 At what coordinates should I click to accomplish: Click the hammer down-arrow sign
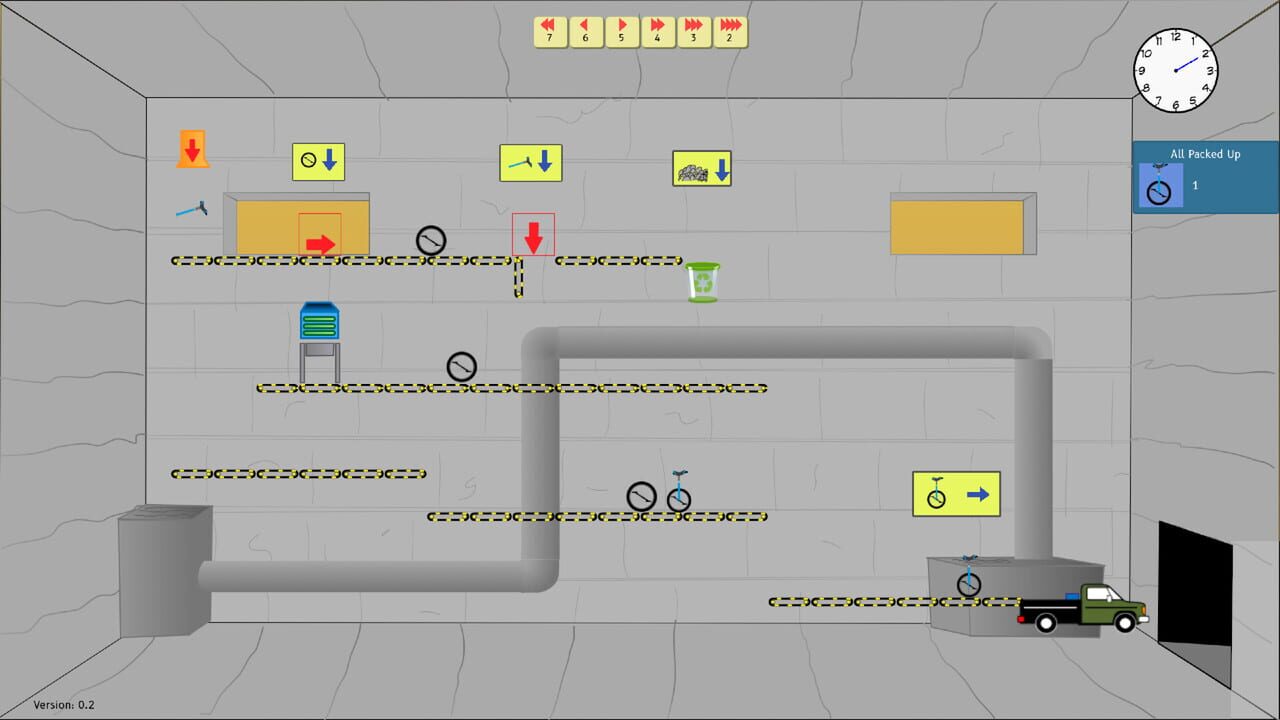(532, 162)
